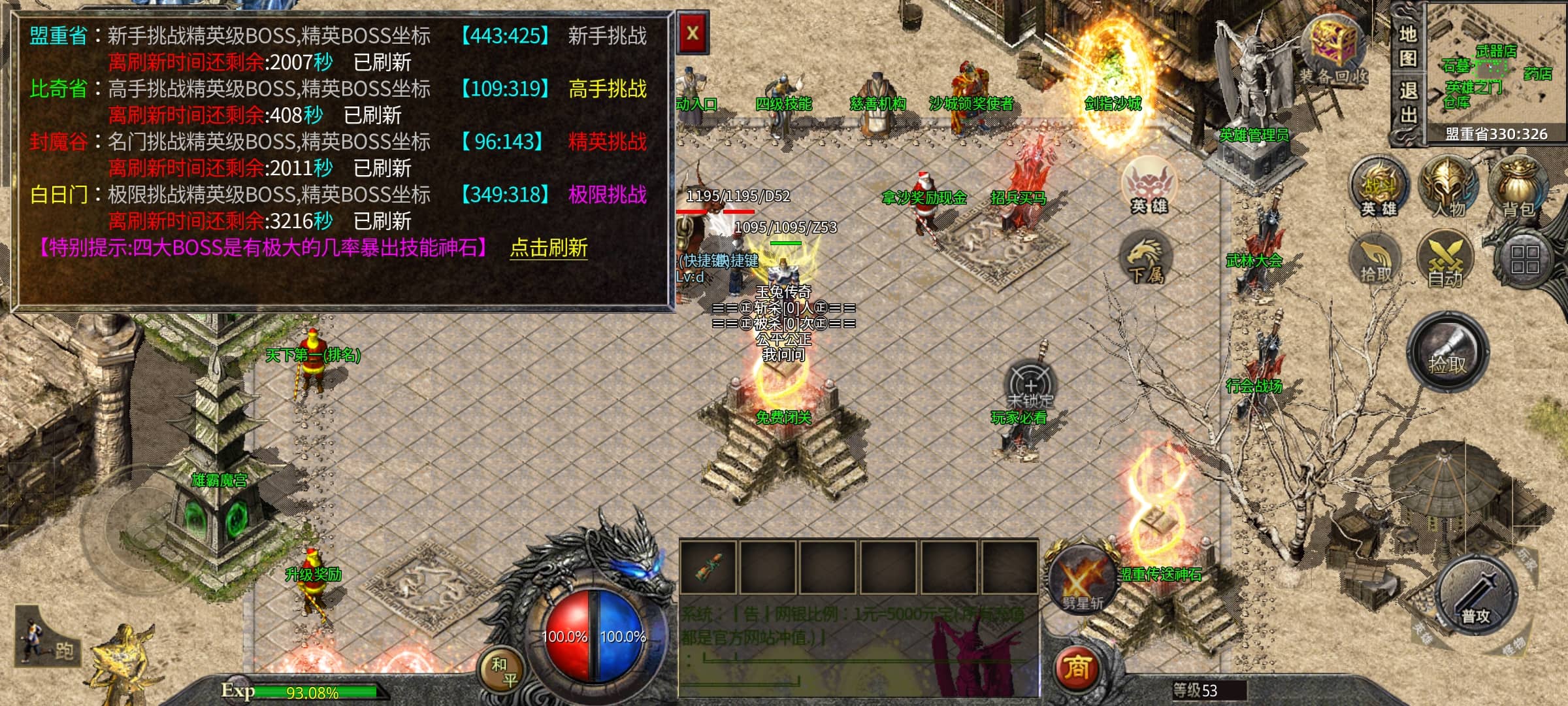Pick the 极限挑战 challenge link
Viewport: 1568px width, 706px height.
coord(607,194)
